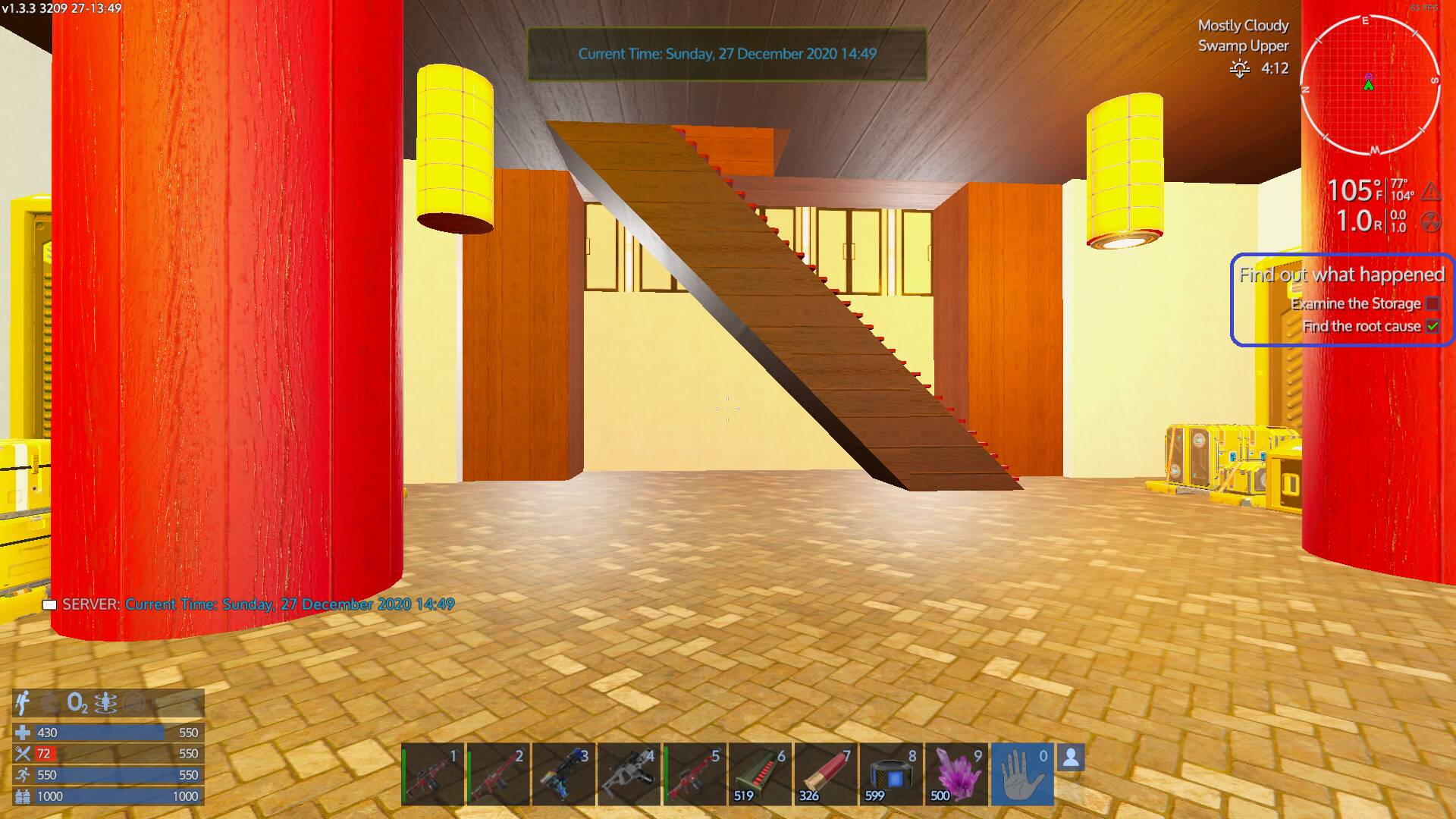Image resolution: width=1456 pixels, height=819 pixels.
Task: Toggle the jetpack status icon
Action: click(x=23, y=703)
